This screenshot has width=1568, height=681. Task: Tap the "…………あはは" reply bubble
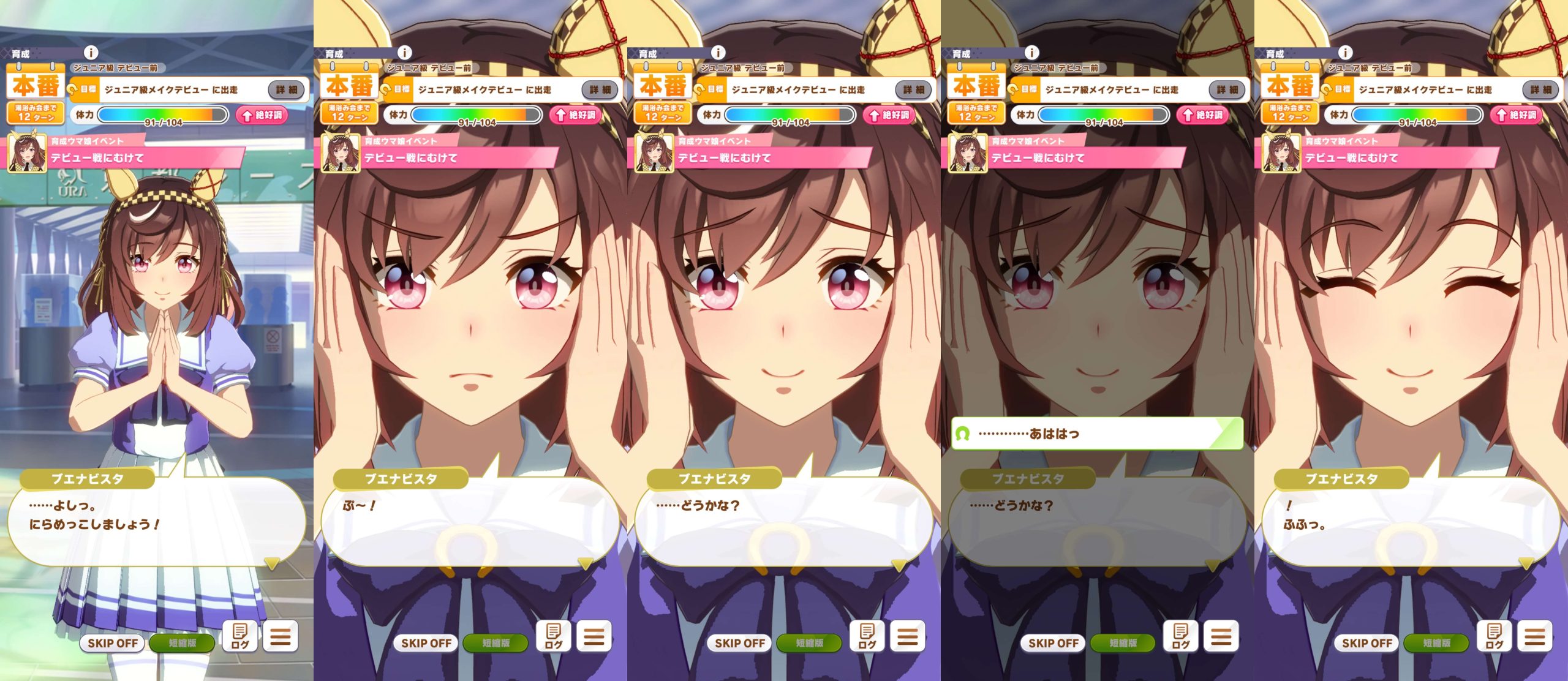coord(1096,434)
